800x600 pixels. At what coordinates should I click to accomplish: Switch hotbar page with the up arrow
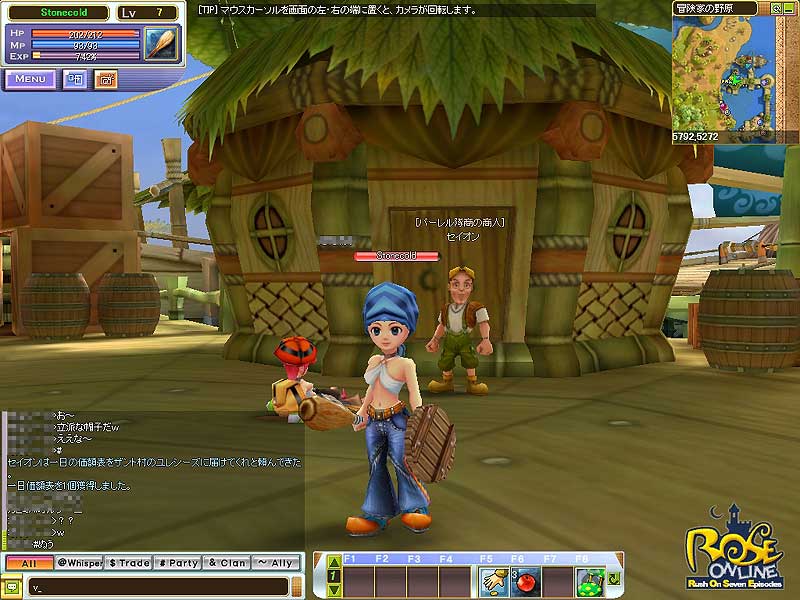tap(332, 562)
